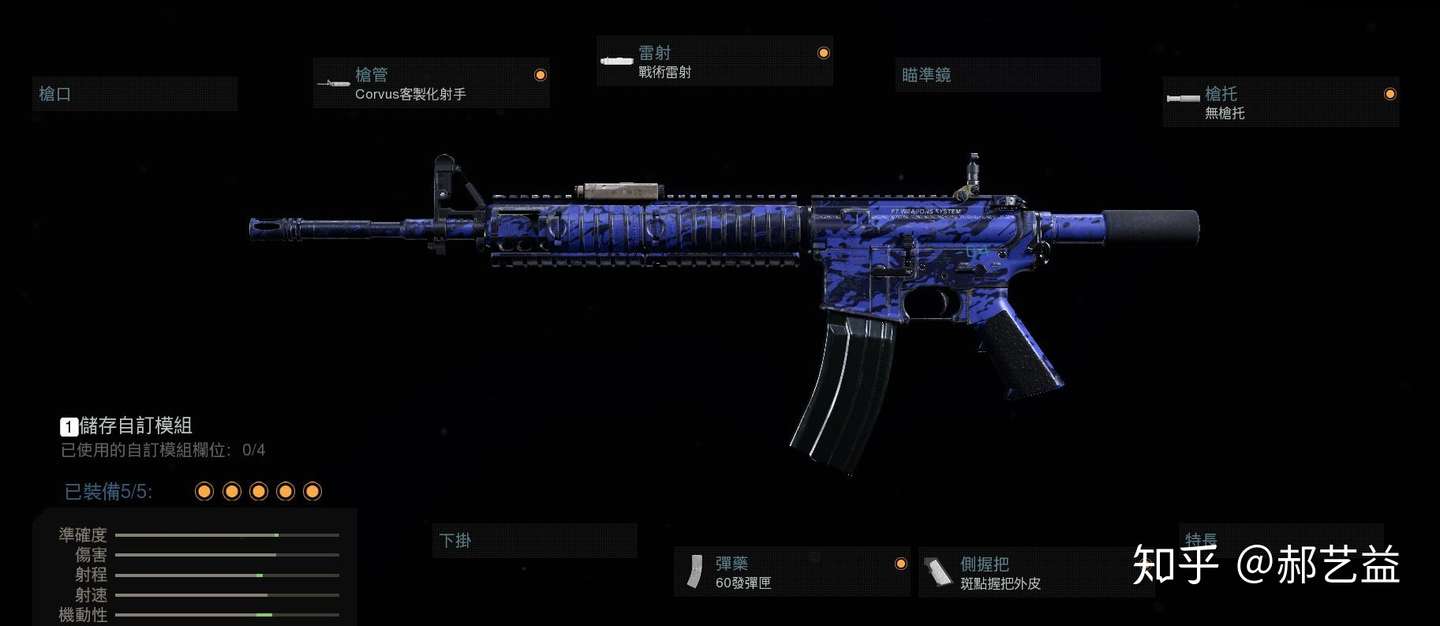The image size is (1440, 626).
Task: Open the empty 槍口 muzzle slot
Action: [135, 94]
